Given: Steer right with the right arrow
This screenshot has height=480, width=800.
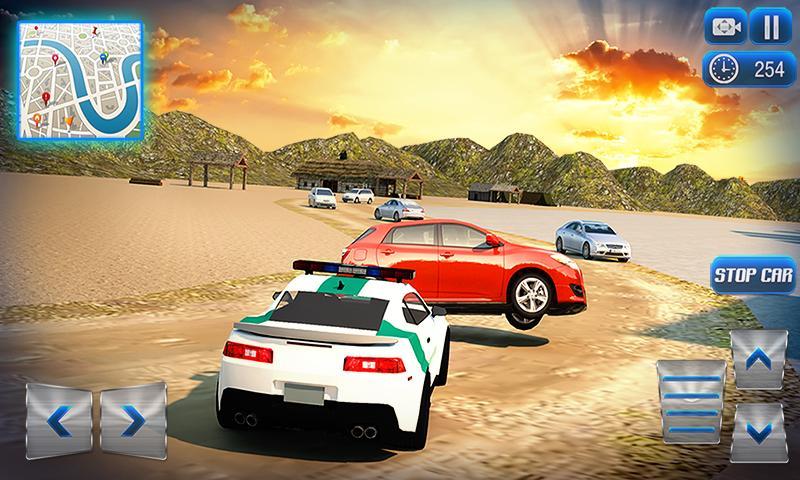Looking at the screenshot, I should point(132,420).
